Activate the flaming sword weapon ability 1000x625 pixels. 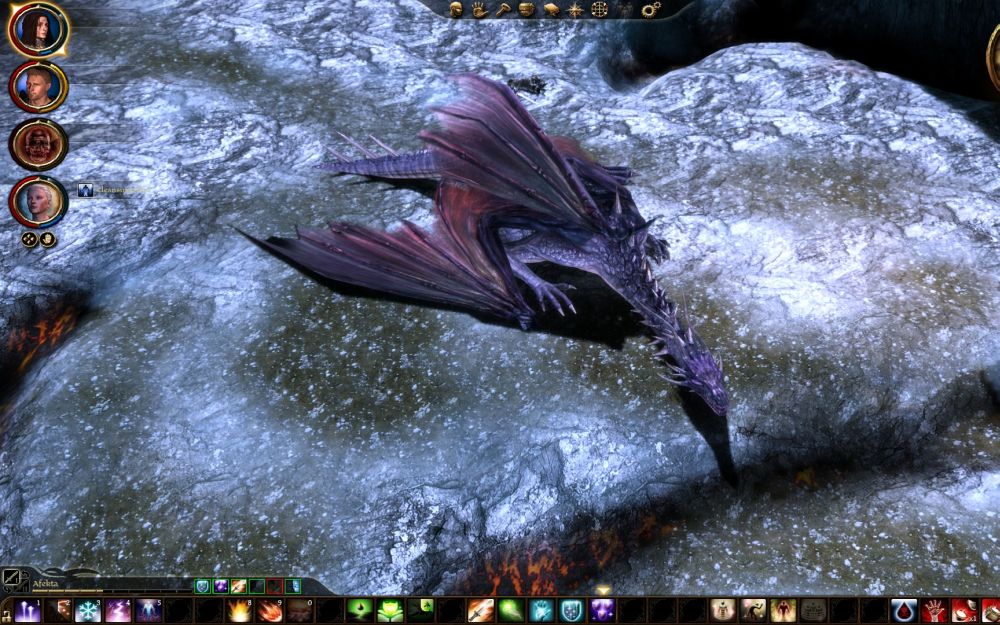[481, 610]
